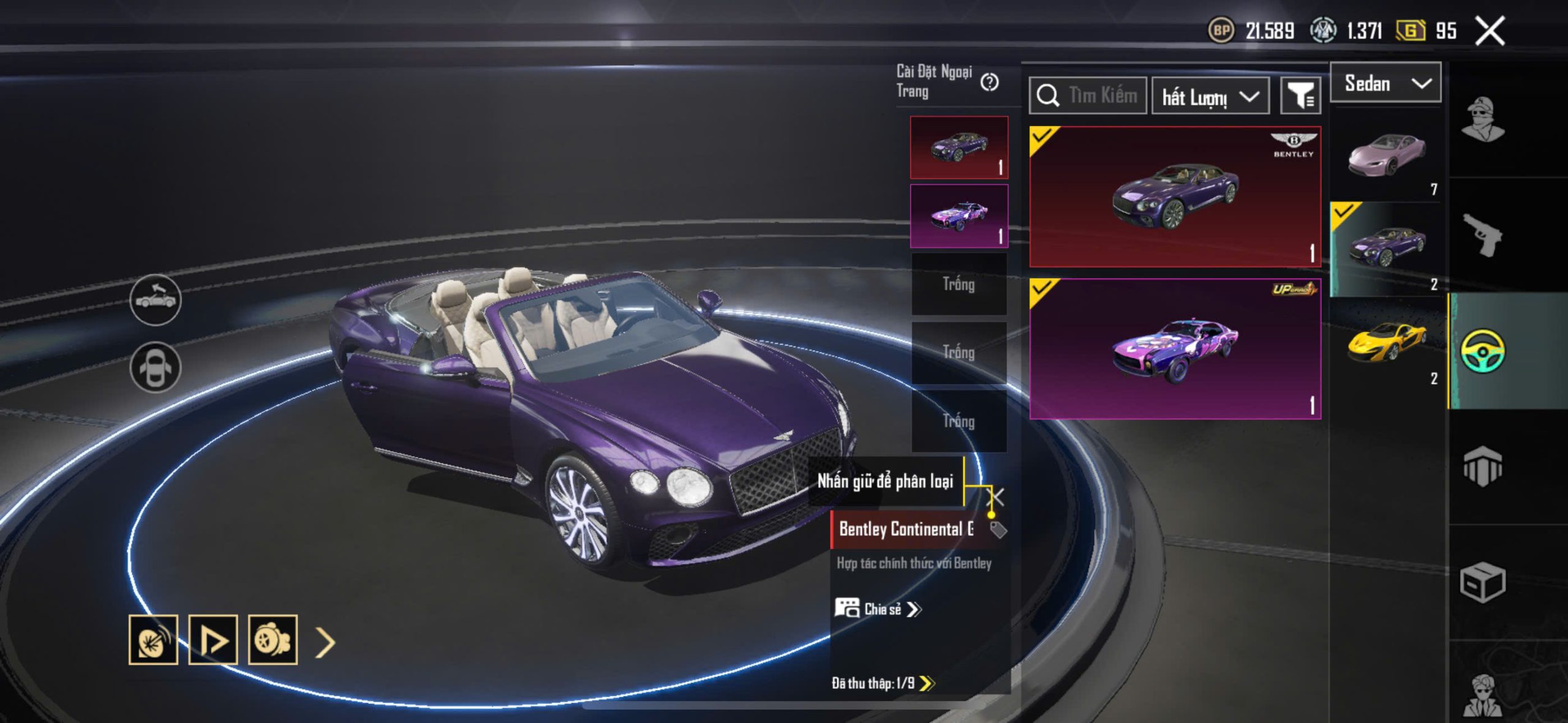Open the outfit character category tab

pyautogui.click(x=1482, y=120)
